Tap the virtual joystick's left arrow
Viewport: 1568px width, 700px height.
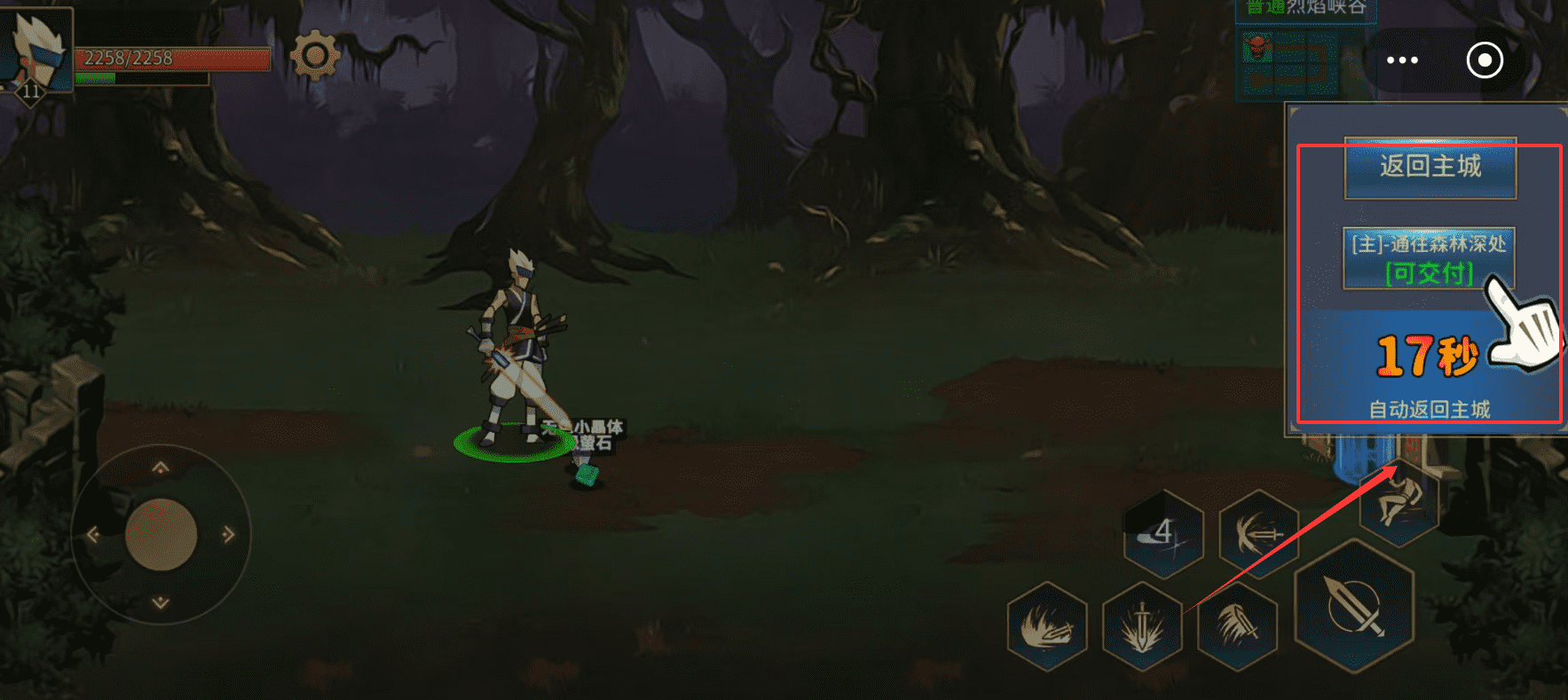pyautogui.click(x=93, y=534)
